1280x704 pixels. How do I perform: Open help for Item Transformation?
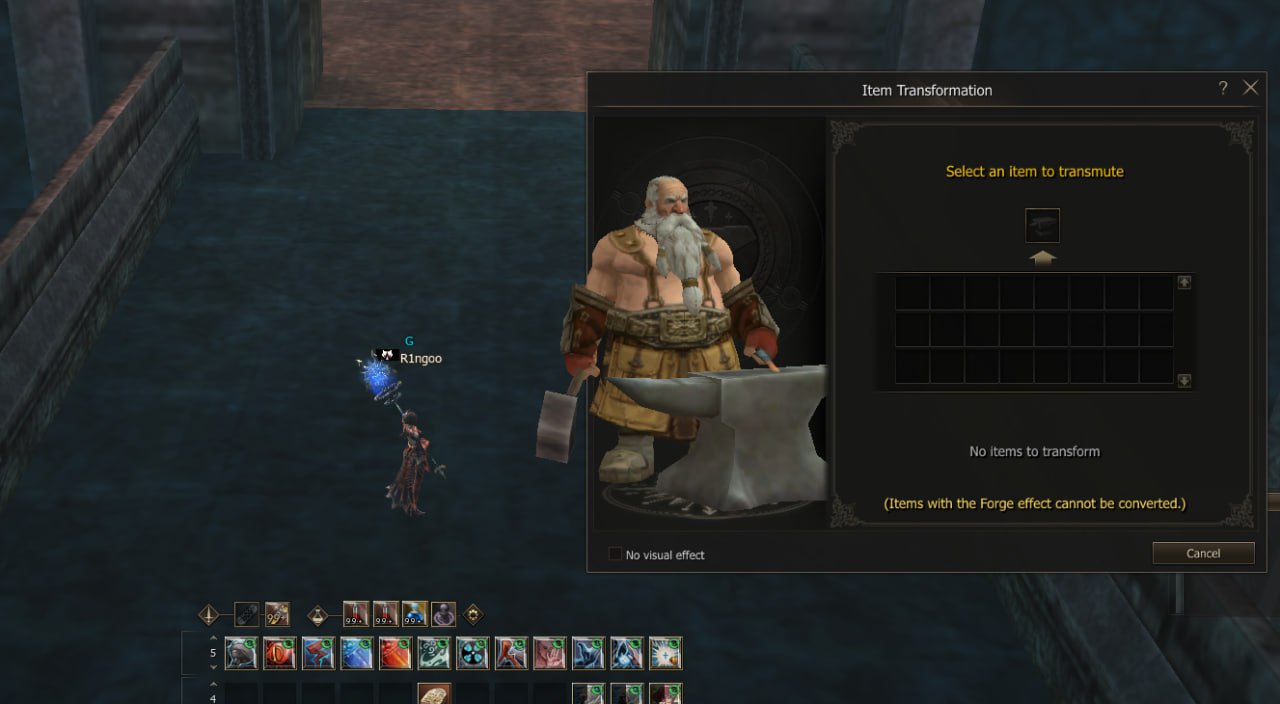1222,88
